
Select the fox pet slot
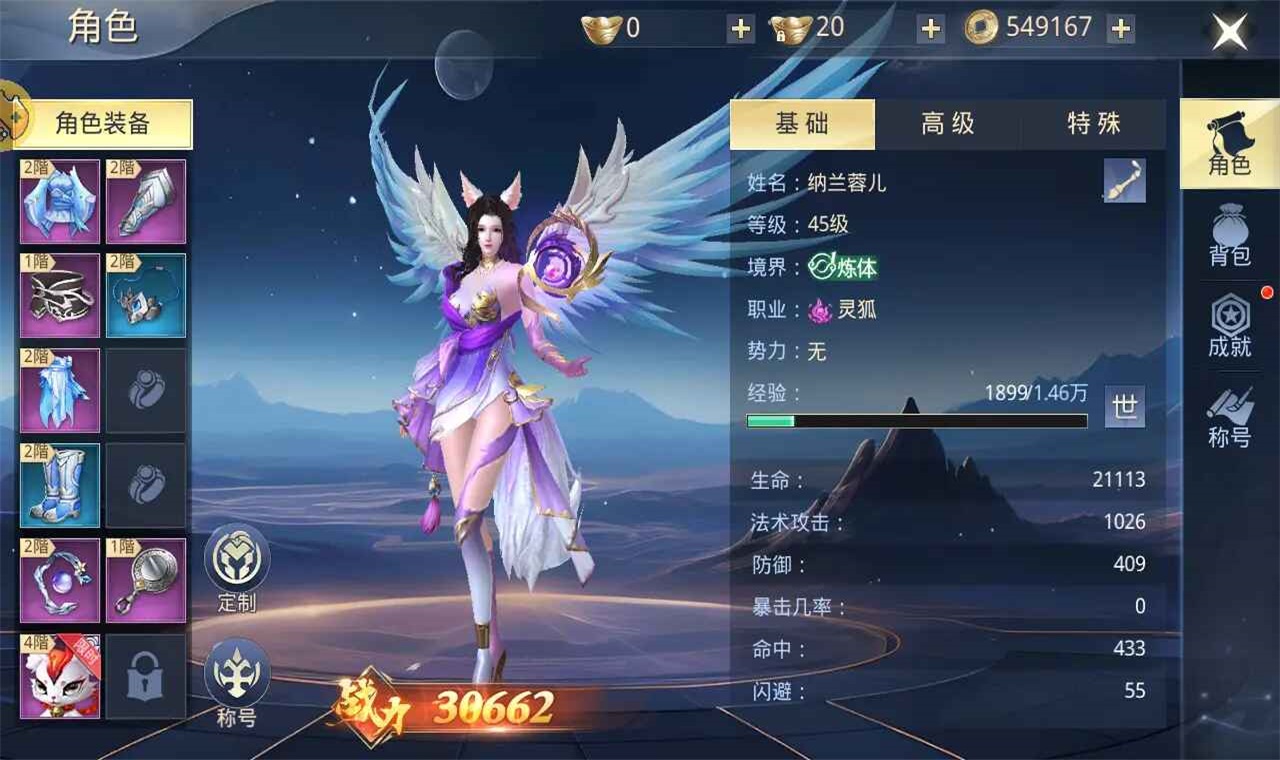[60, 676]
